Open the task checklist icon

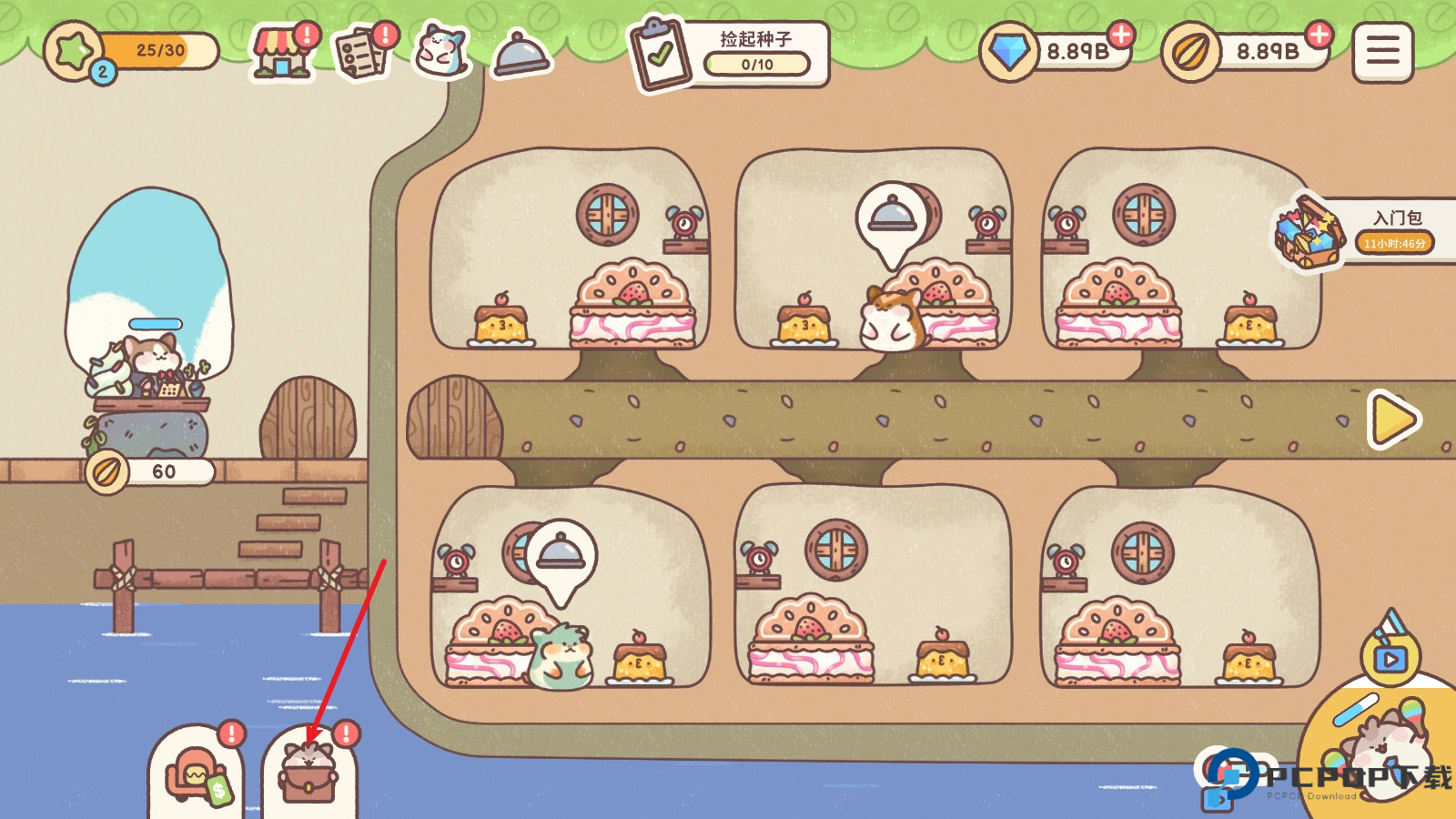click(x=362, y=52)
